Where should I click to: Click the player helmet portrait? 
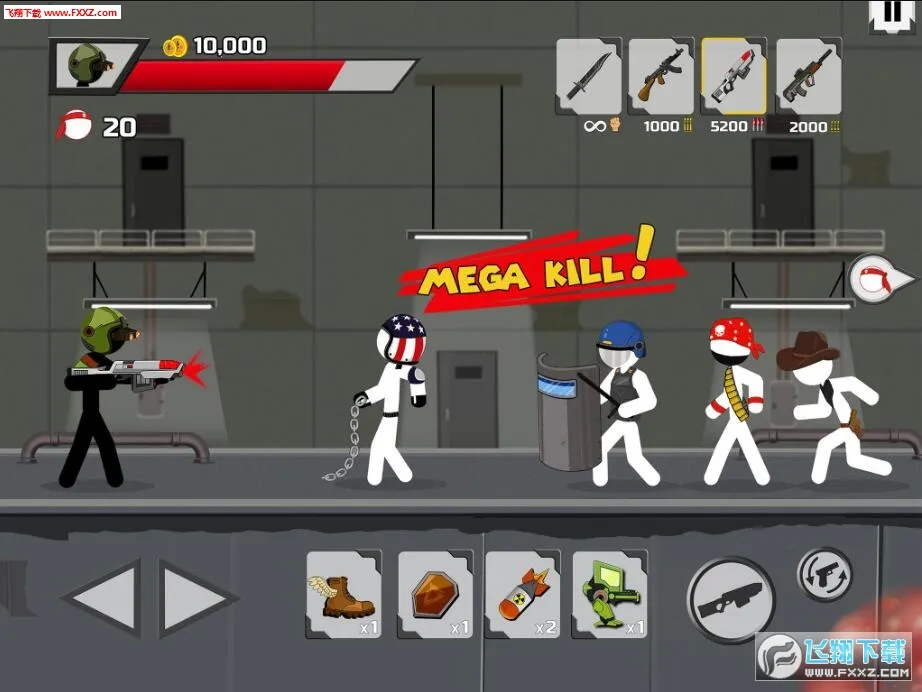(x=85, y=66)
